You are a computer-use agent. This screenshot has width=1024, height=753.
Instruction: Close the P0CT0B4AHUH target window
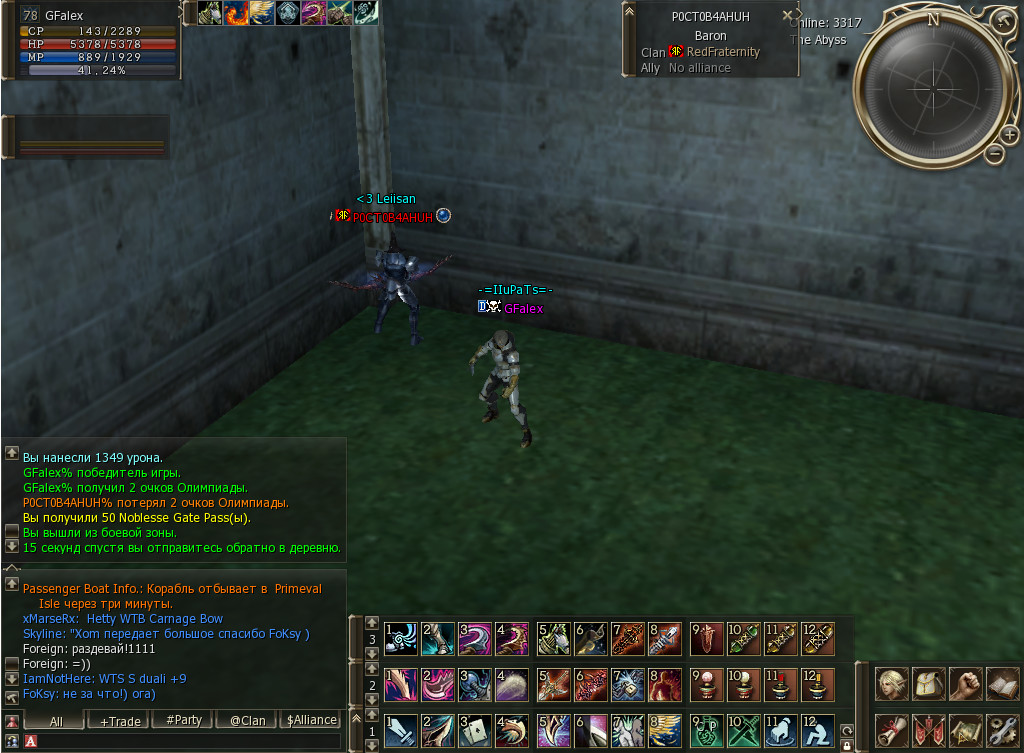point(787,15)
